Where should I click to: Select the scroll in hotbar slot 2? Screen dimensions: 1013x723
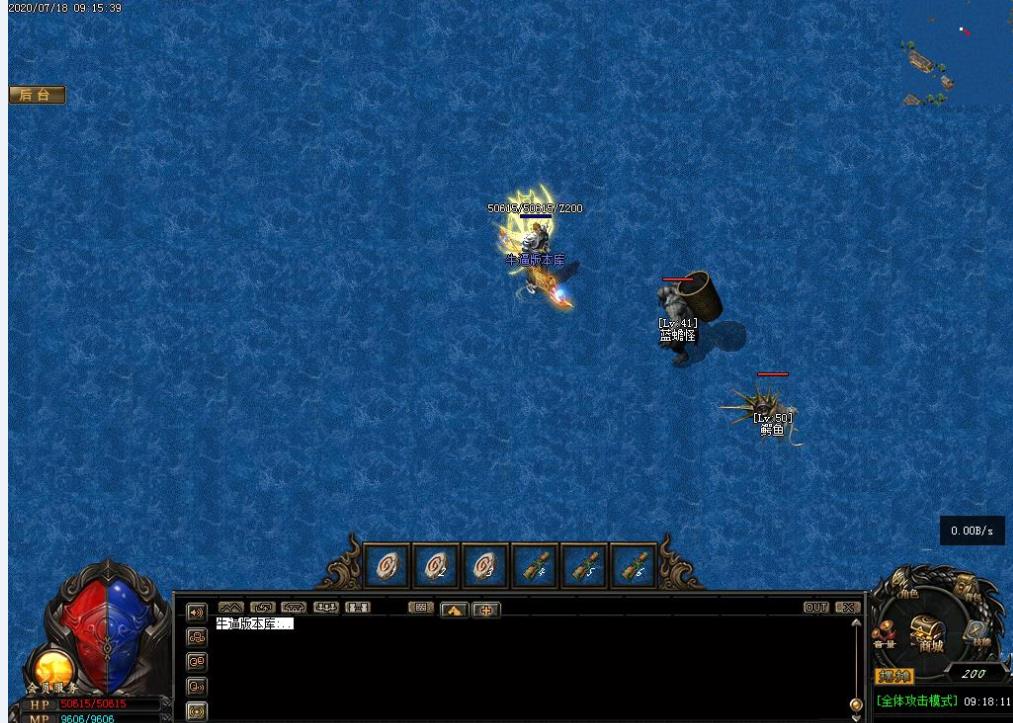(436, 567)
